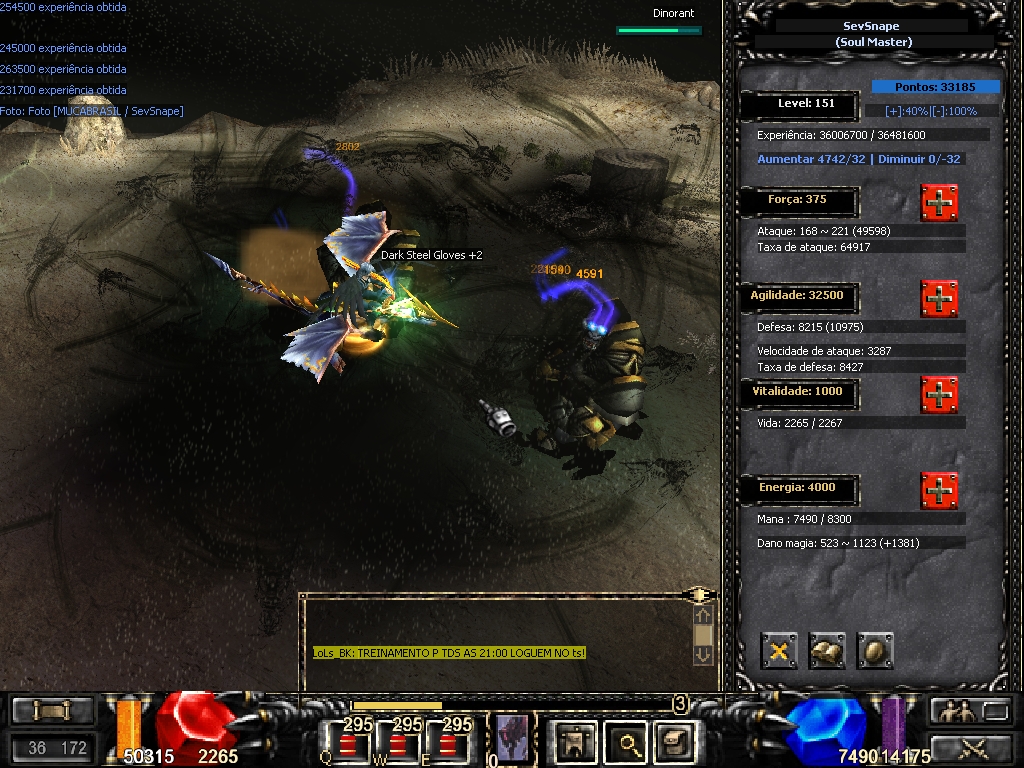Add a point to Força
The width and height of the screenshot is (1024, 768).
tap(939, 203)
